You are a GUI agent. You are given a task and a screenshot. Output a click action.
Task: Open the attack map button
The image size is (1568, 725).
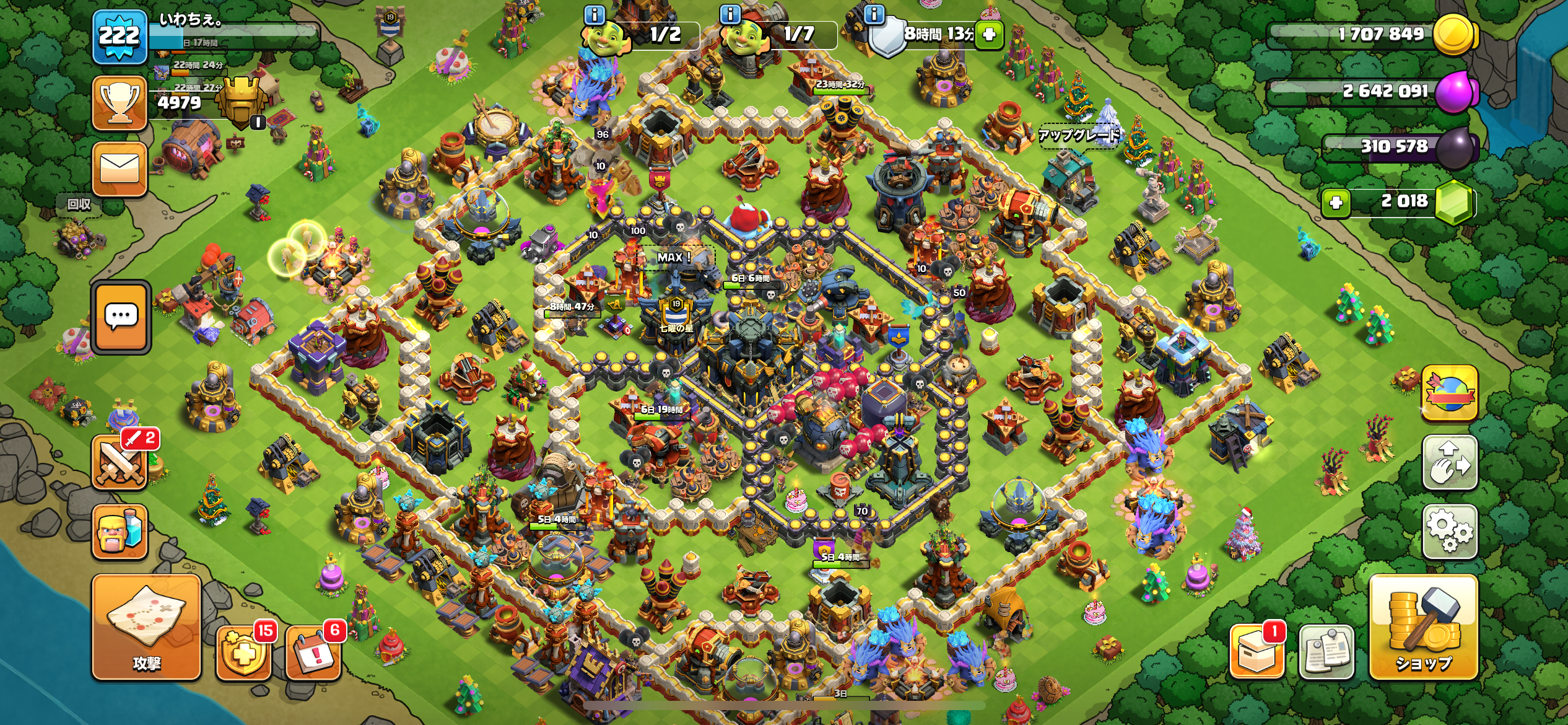click(x=146, y=627)
